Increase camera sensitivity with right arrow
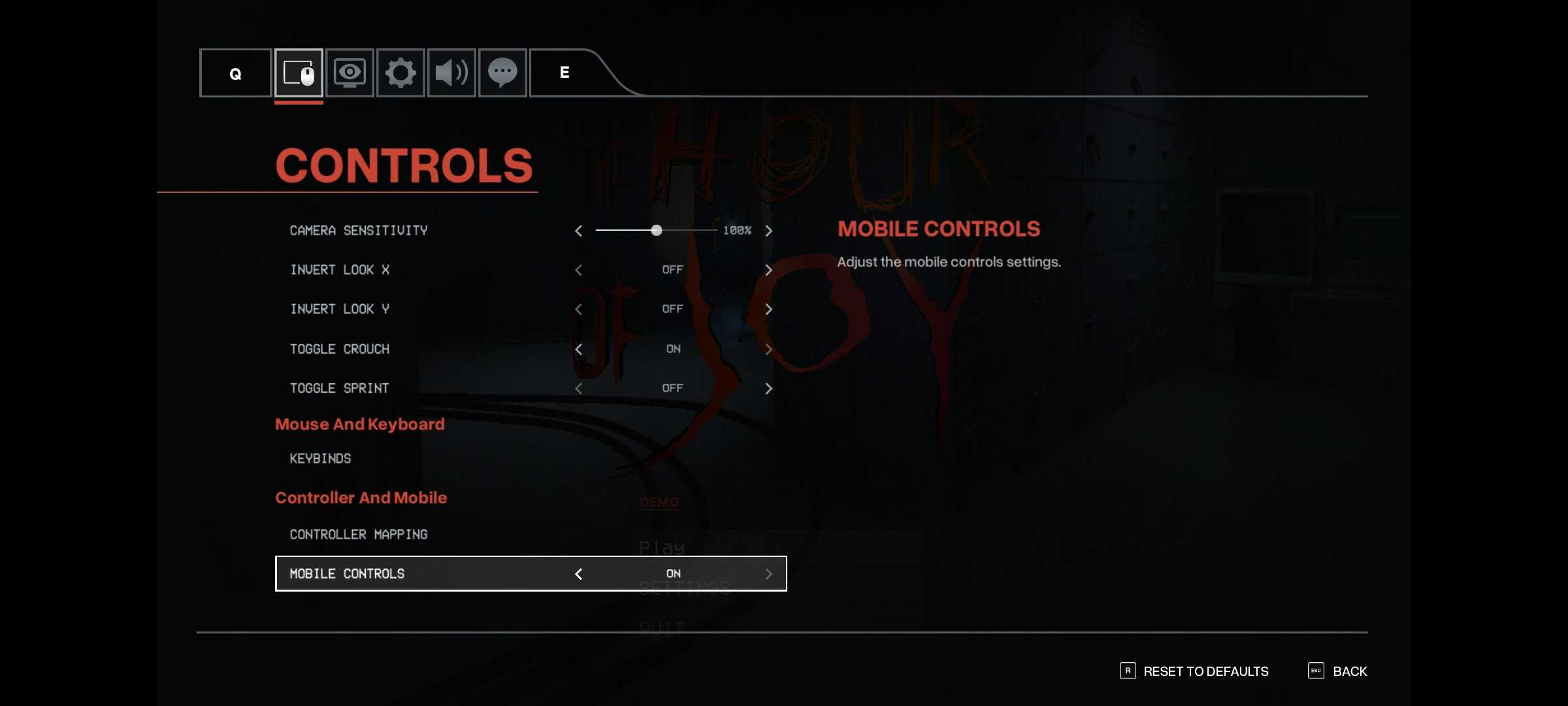Viewport: 1568px width, 706px height. [768, 231]
